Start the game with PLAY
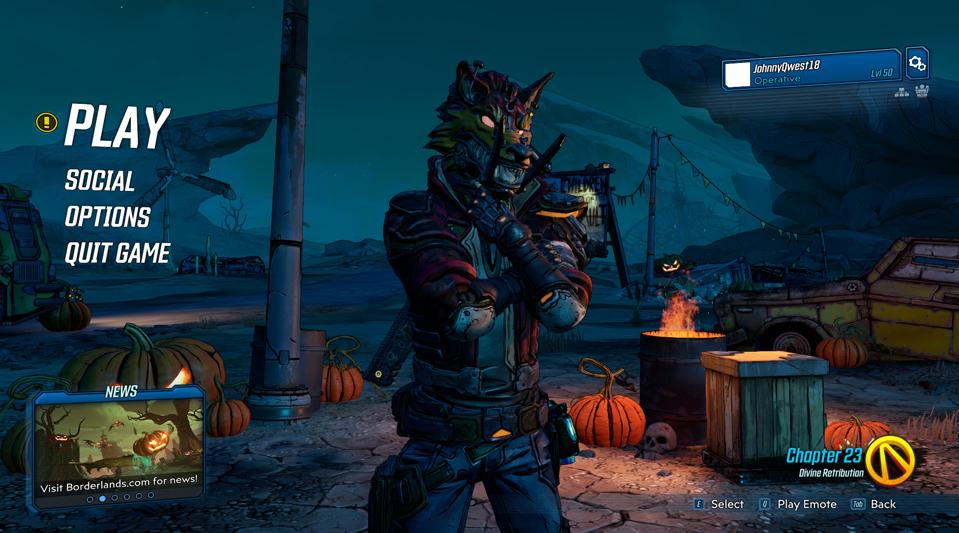Viewport: 959px width, 533px height. 117,127
